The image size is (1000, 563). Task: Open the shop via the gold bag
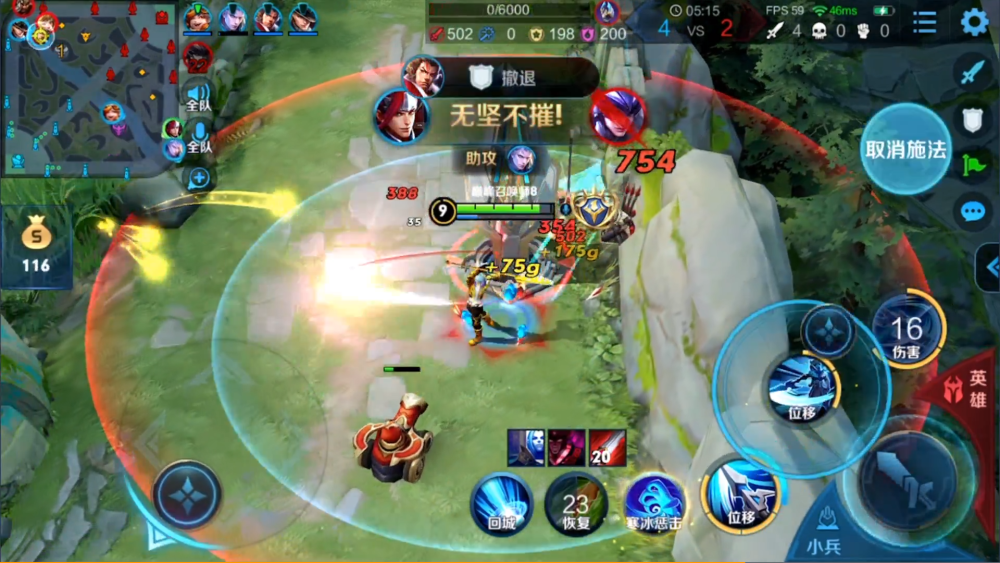point(36,247)
